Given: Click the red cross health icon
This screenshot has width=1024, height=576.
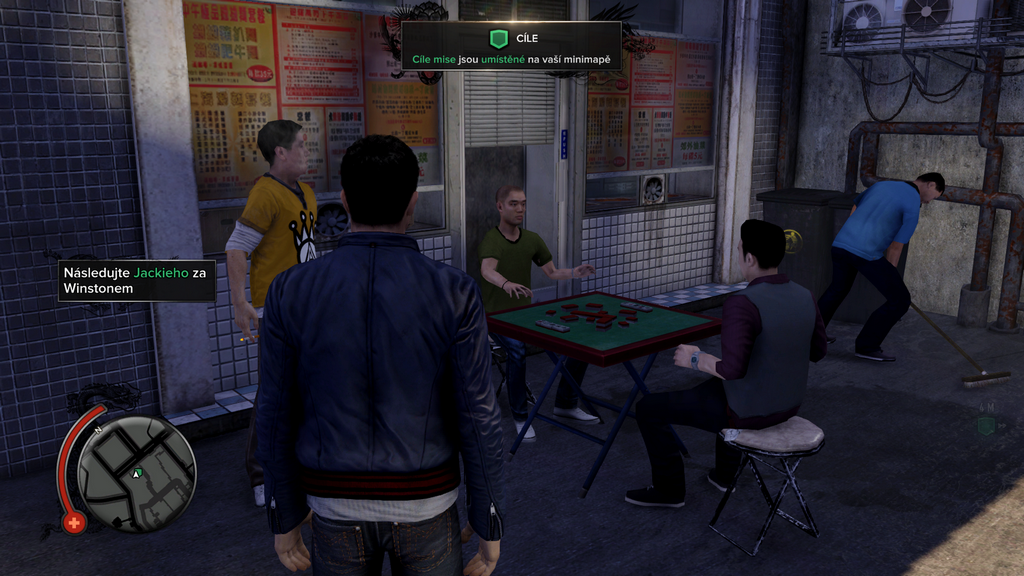Looking at the screenshot, I should point(74,521).
